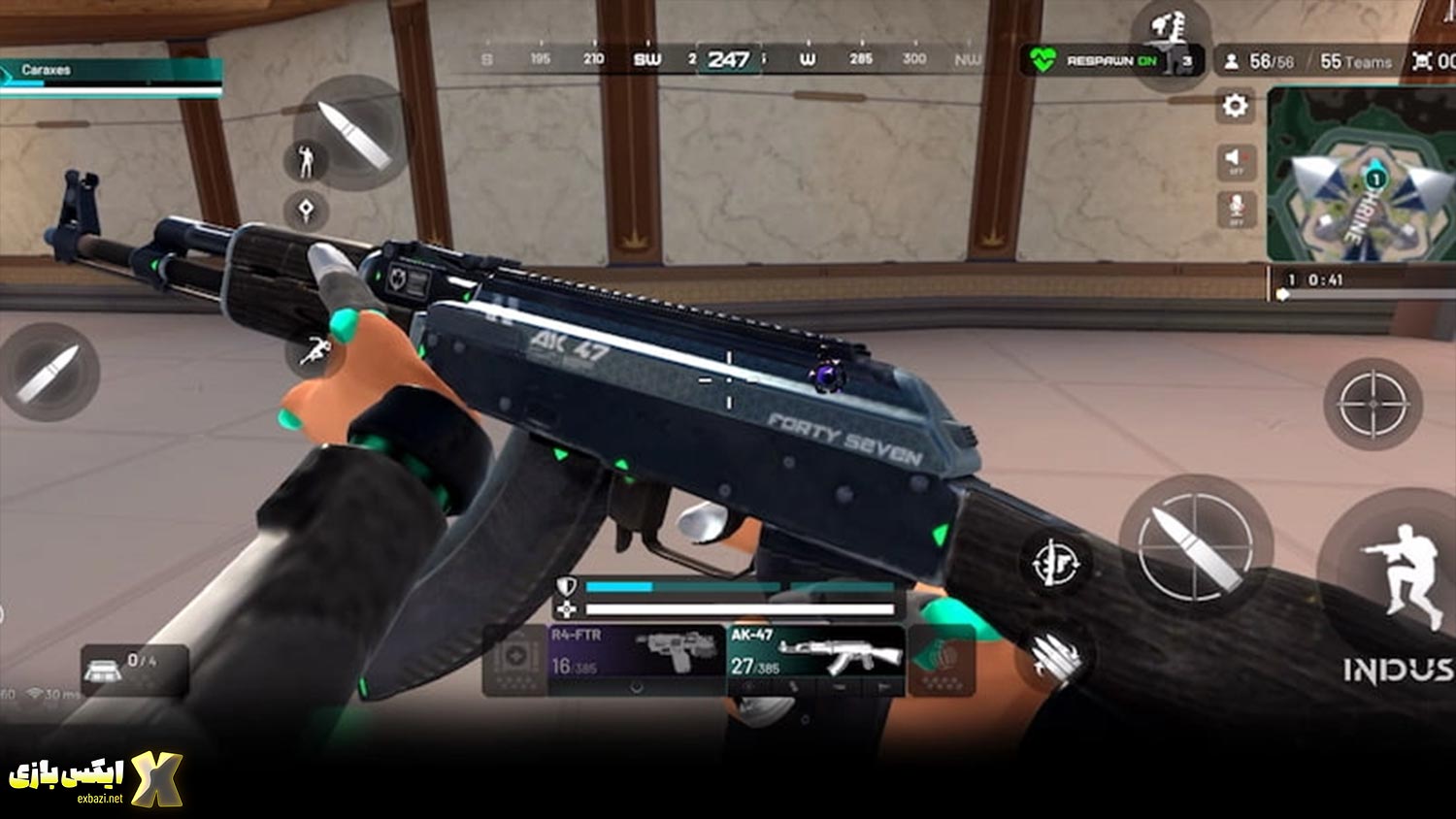
Task: Tap the vehicle 0/4 indicator slot
Action: pyautogui.click(x=134, y=670)
